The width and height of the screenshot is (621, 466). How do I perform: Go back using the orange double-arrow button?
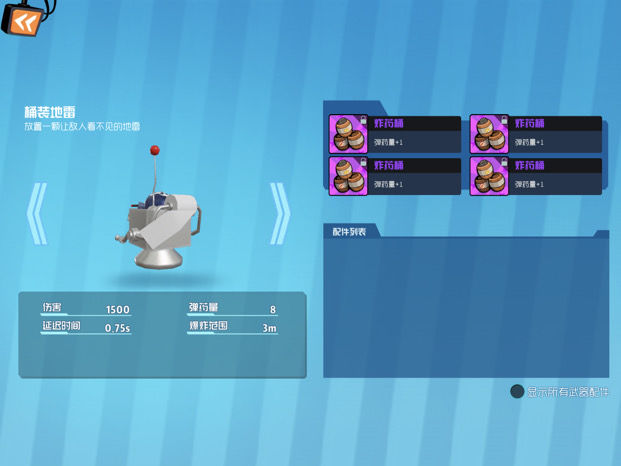point(20,21)
